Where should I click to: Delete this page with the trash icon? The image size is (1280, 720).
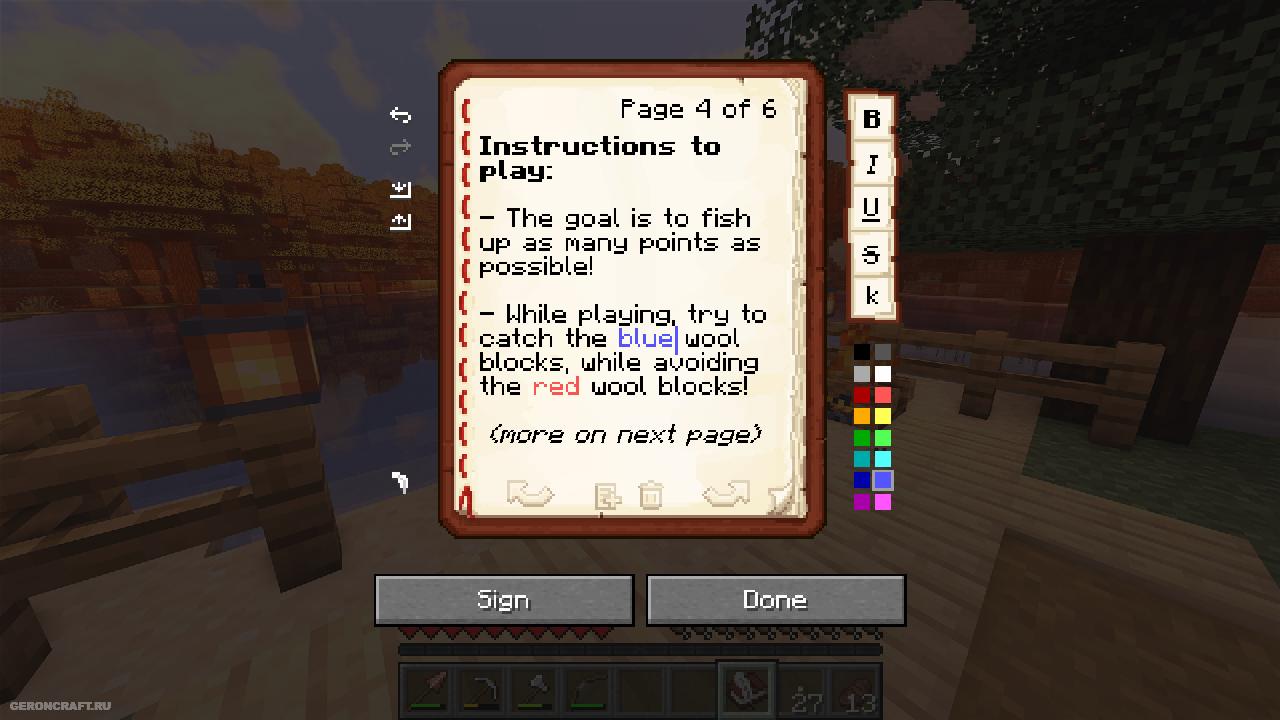(650, 495)
